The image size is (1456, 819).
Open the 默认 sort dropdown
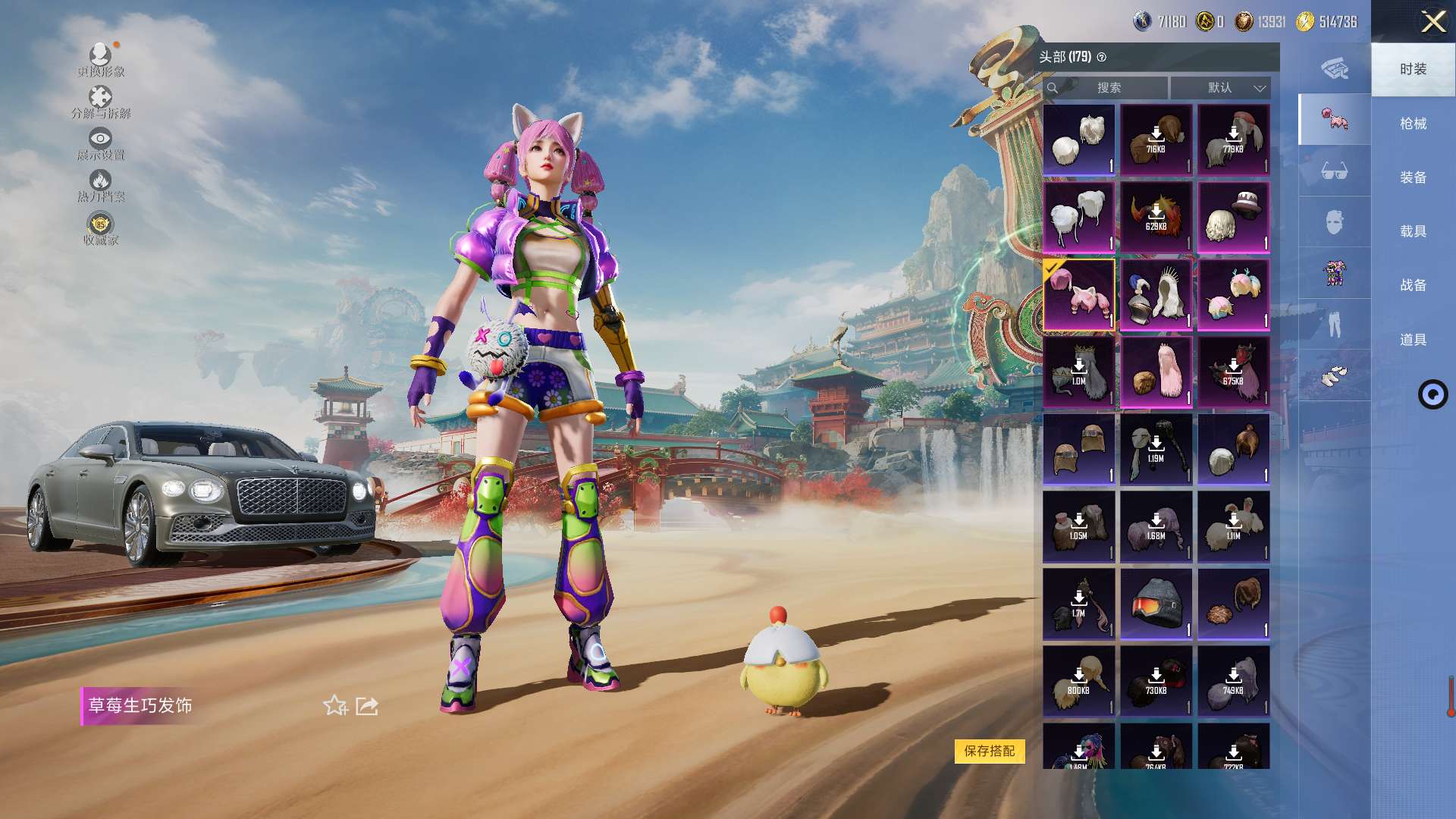1220,88
